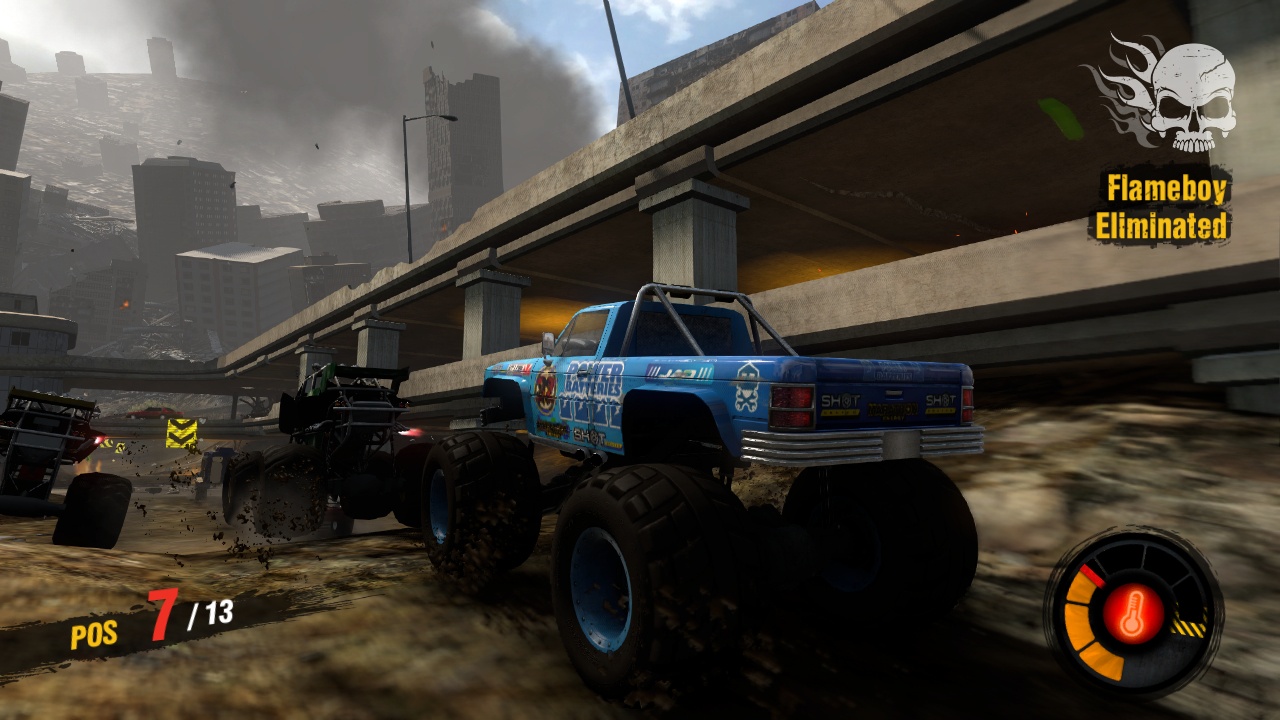The image size is (1280, 720).
Task: Click the POS label in the lower left
Action: coord(95,633)
